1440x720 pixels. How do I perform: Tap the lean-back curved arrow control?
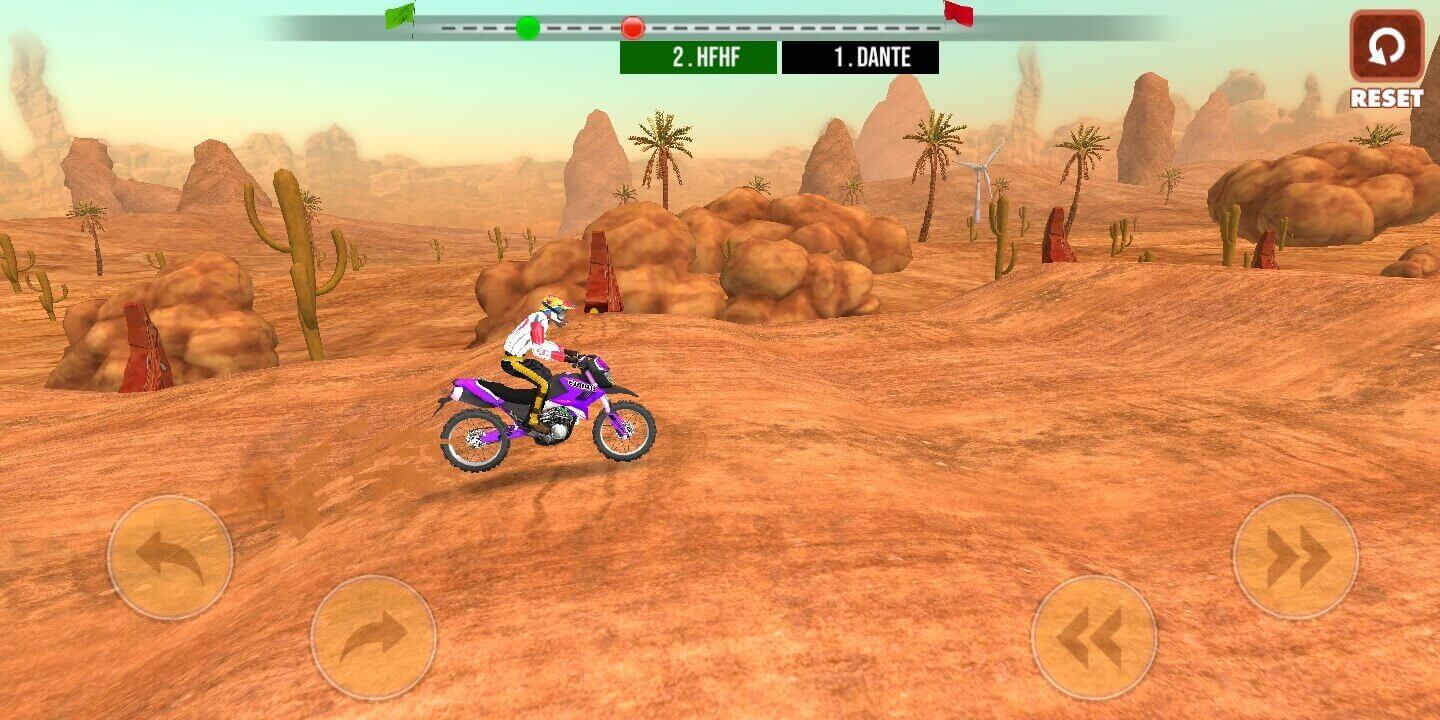click(x=170, y=557)
